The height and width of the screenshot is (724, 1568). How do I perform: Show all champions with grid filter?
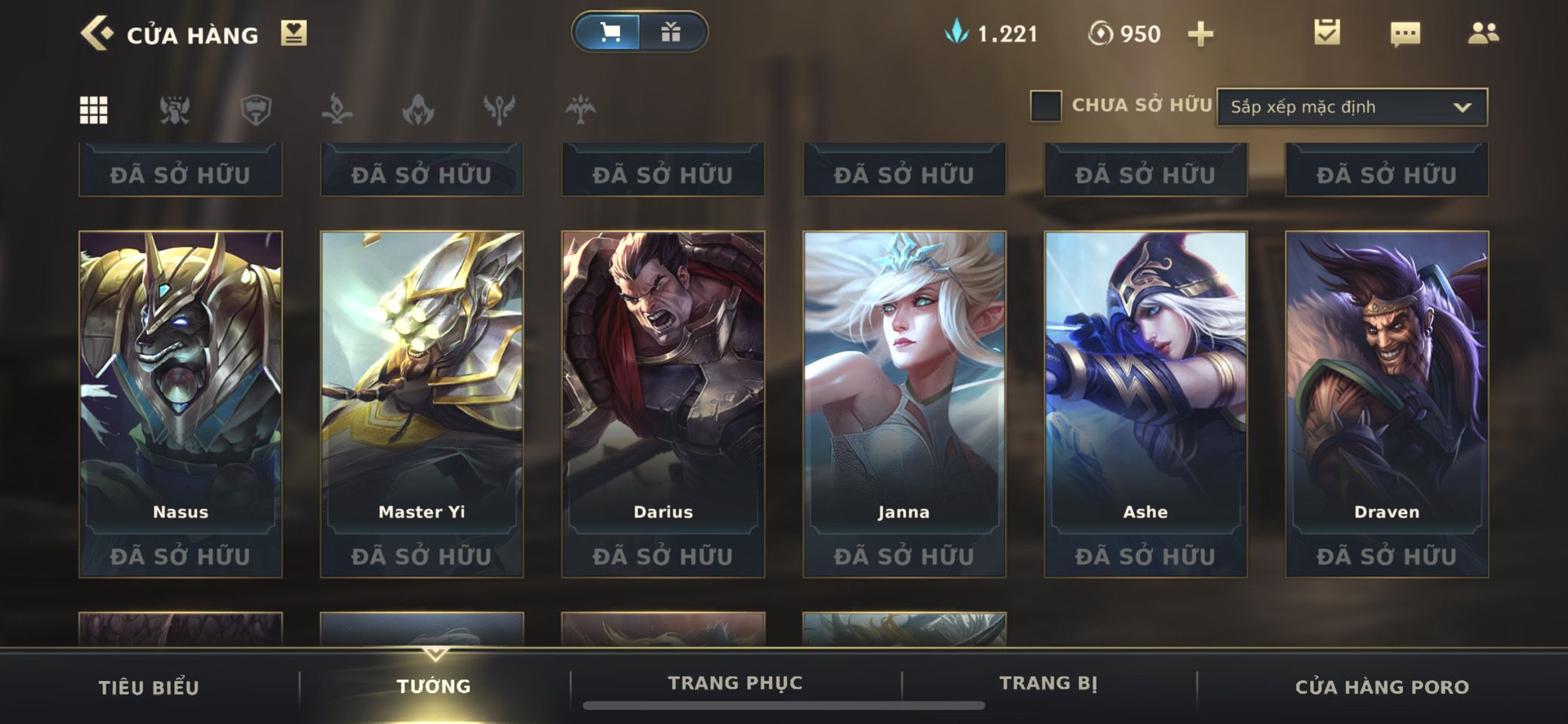coord(94,110)
